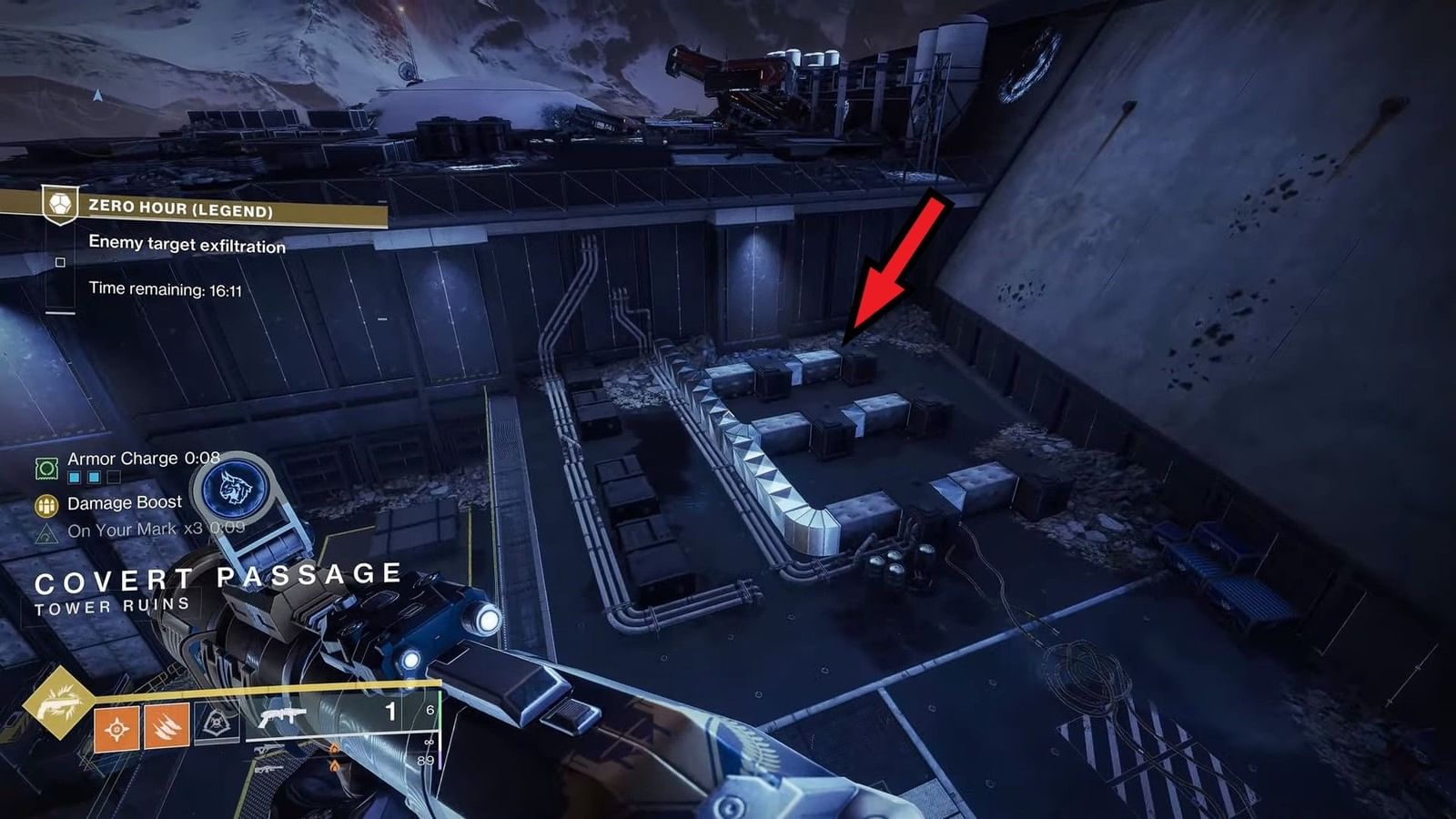Viewport: 1456px width, 819px height.
Task: Expand the stowed weapons list below the SMG
Action: (x=267, y=760)
